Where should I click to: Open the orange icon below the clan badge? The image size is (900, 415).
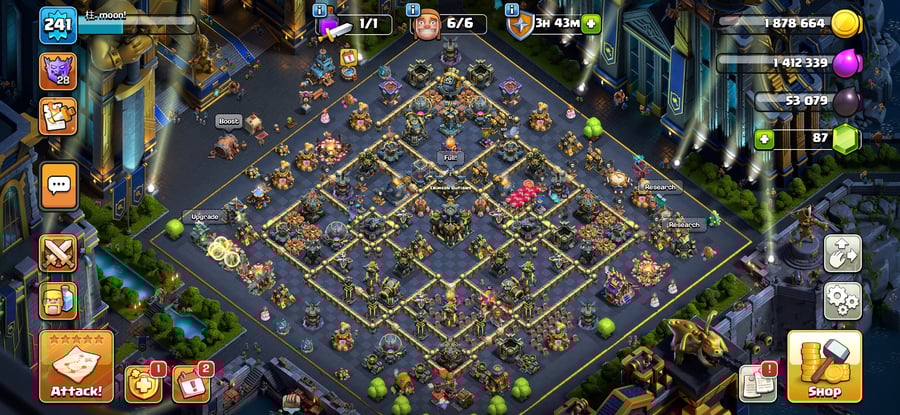(57, 116)
